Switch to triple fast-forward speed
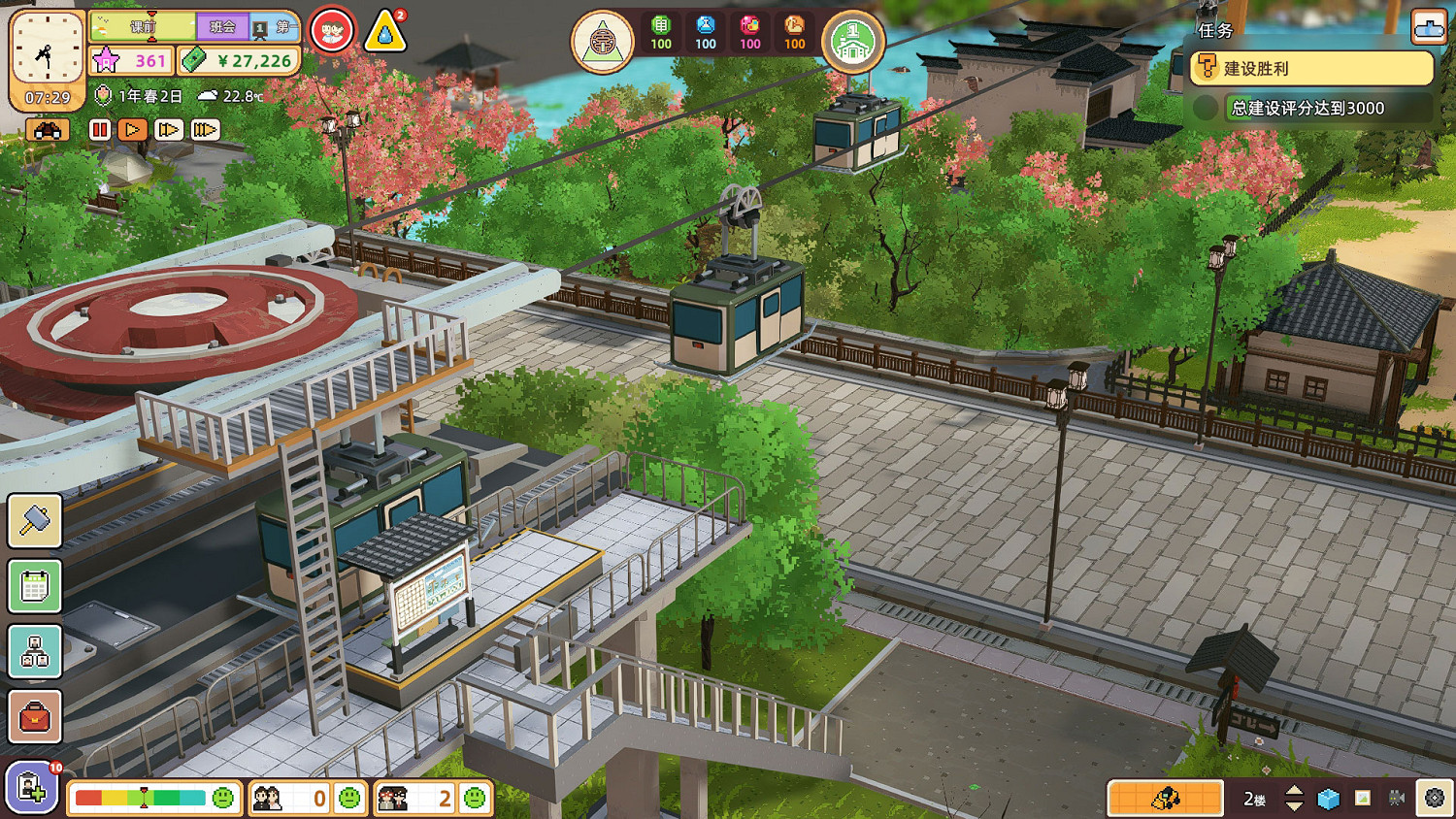This screenshot has width=1456, height=819. (205, 130)
